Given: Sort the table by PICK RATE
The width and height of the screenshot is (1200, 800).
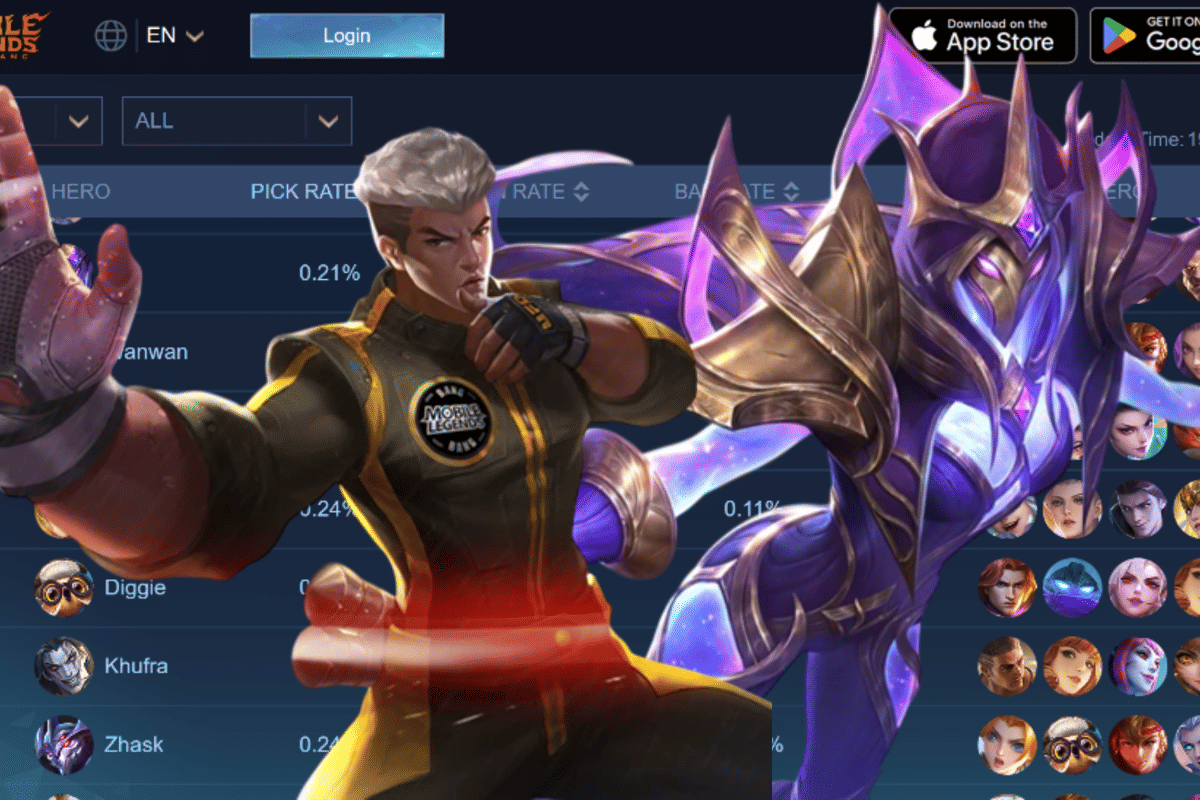Looking at the screenshot, I should point(302,191).
